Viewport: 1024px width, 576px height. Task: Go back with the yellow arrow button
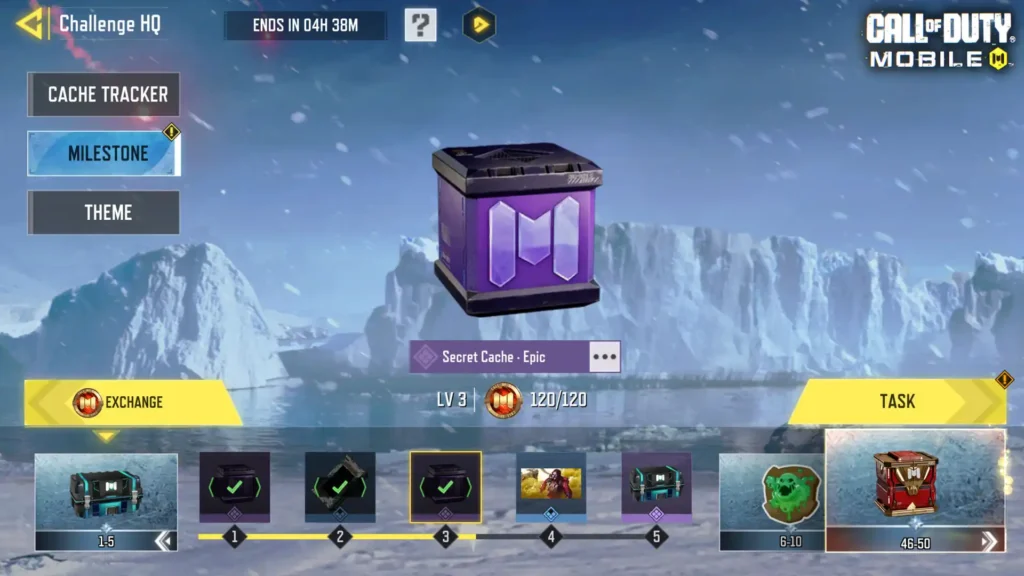pyautogui.click(x=29, y=24)
